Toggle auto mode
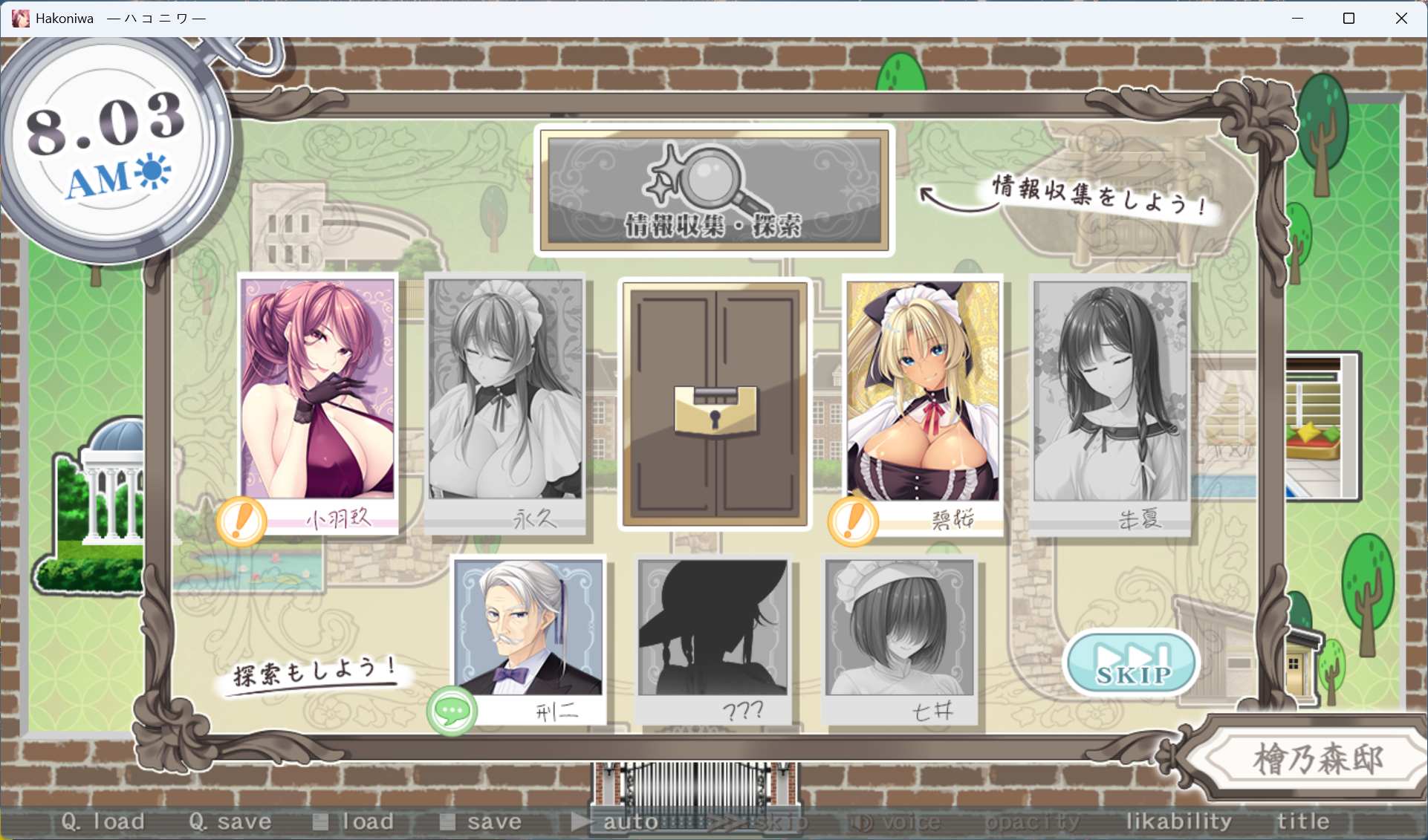1428x840 pixels. coord(617,821)
